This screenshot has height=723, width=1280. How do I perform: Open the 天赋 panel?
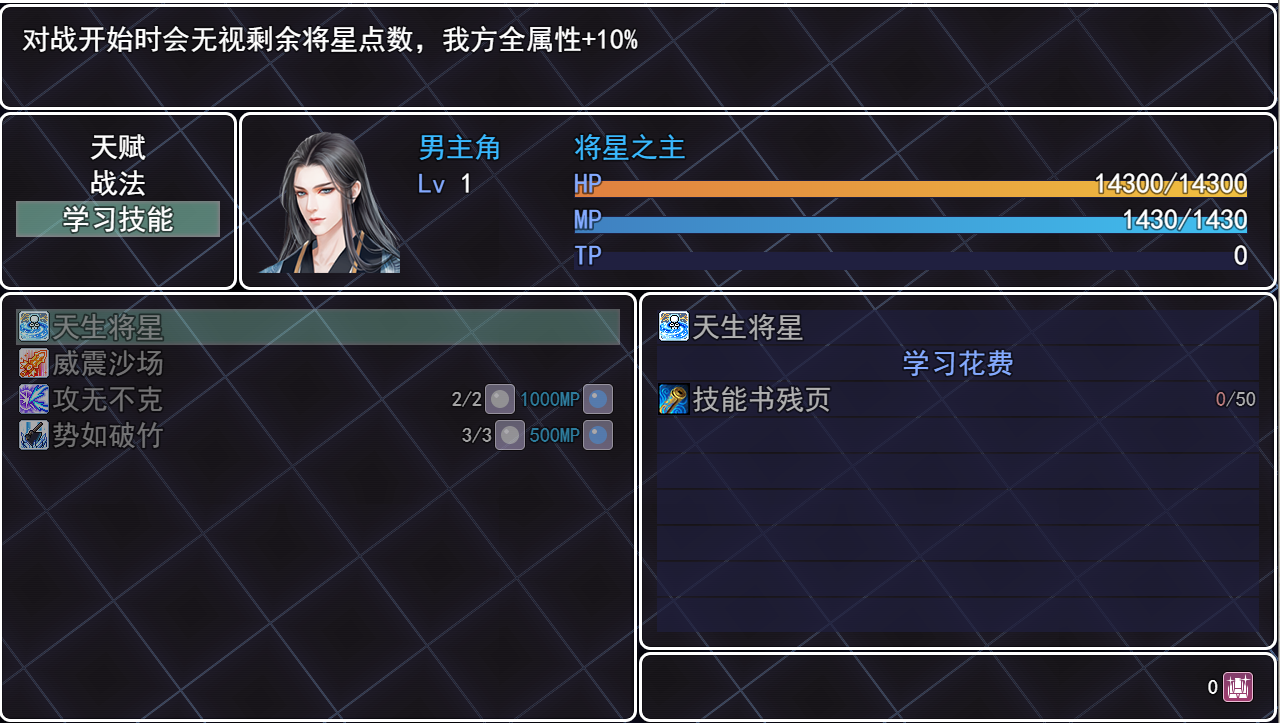pos(117,147)
